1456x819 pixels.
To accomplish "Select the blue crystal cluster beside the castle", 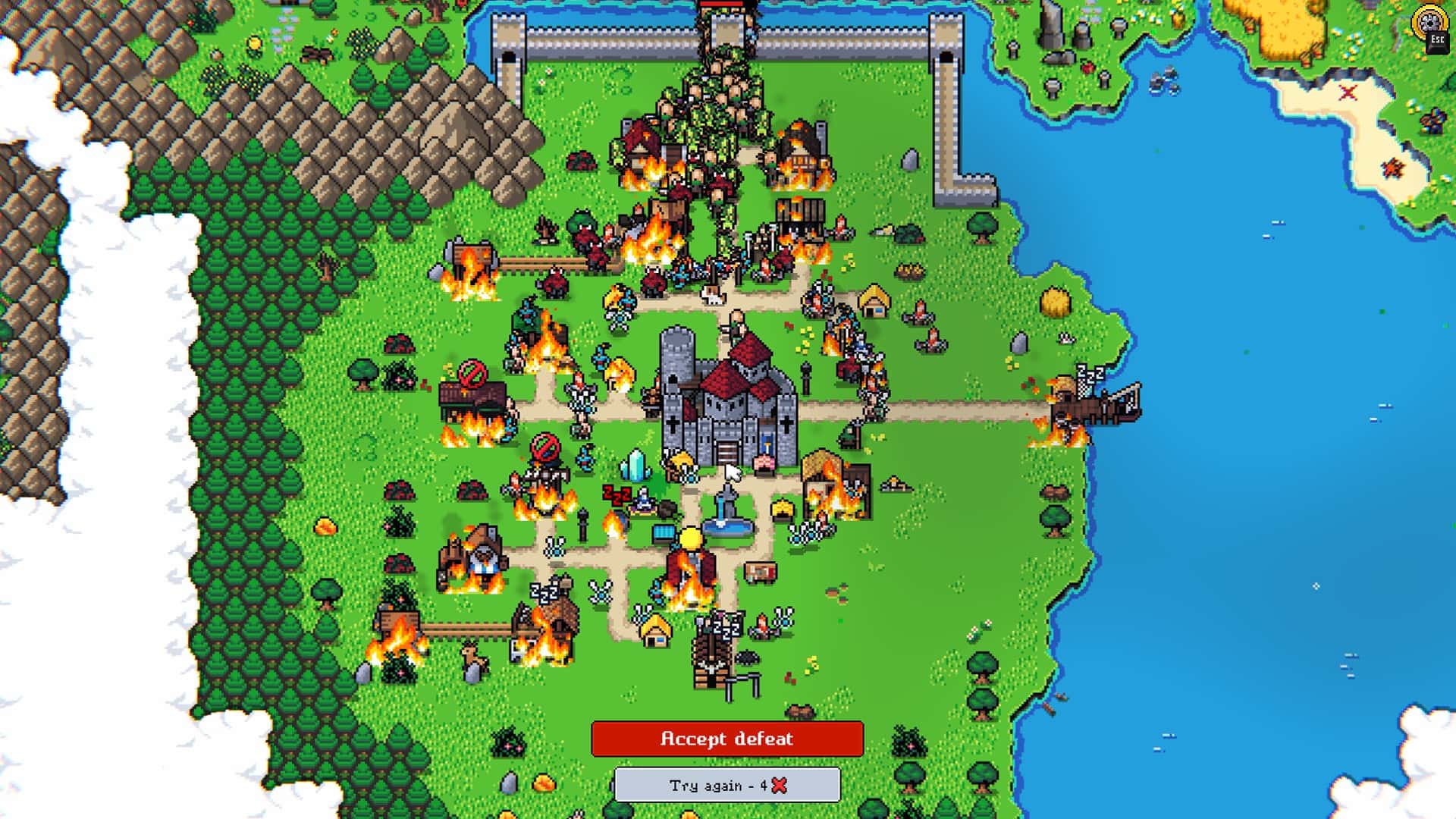I will click(634, 466).
